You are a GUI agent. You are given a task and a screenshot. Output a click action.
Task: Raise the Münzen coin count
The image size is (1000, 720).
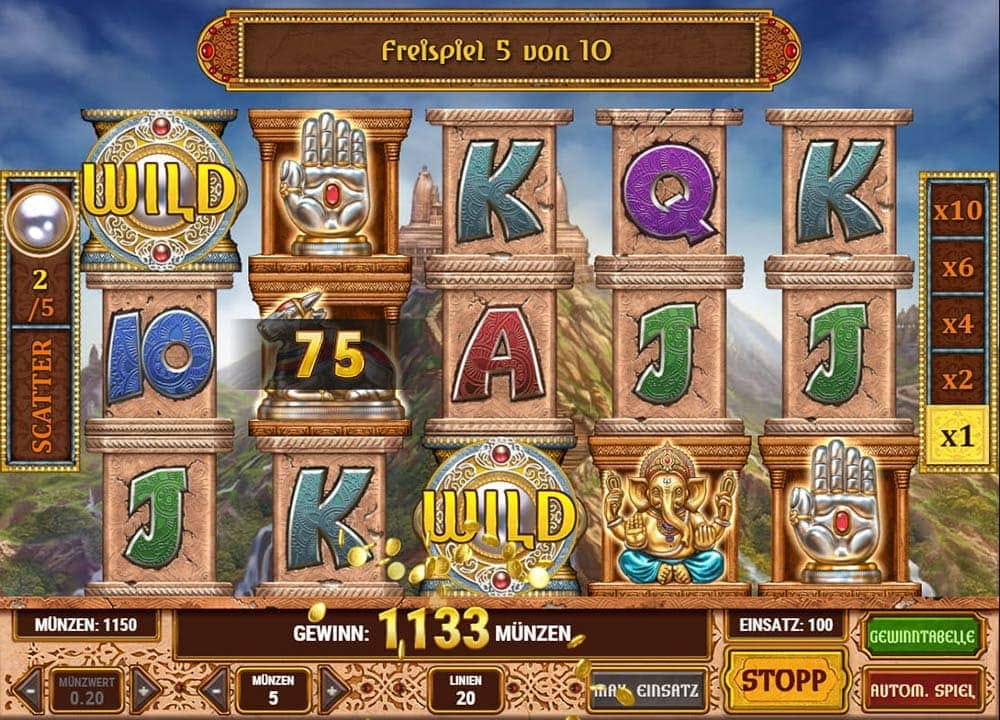pyautogui.click(x=333, y=689)
